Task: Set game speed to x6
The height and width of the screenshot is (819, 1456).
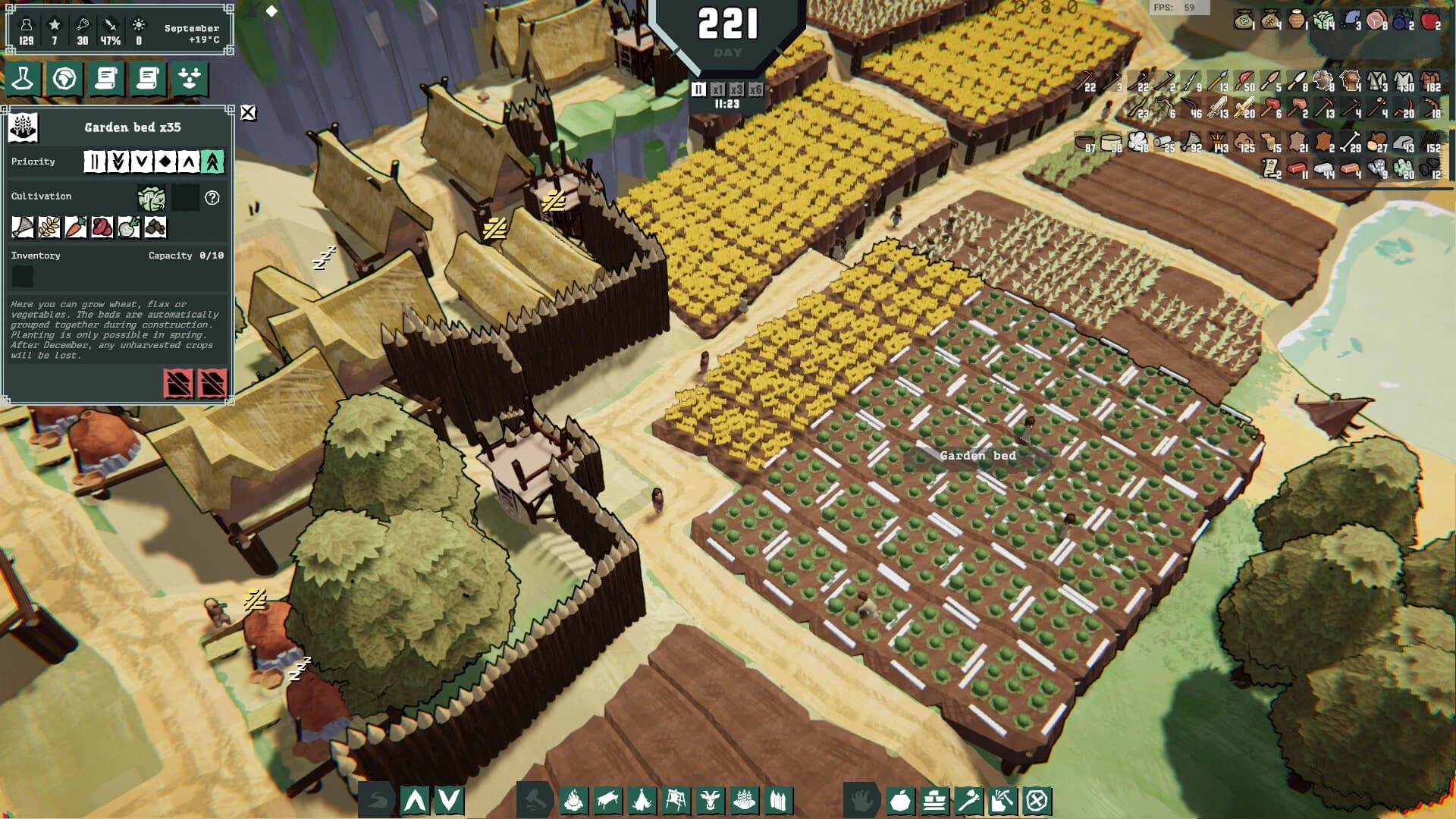Action: pyautogui.click(x=755, y=89)
